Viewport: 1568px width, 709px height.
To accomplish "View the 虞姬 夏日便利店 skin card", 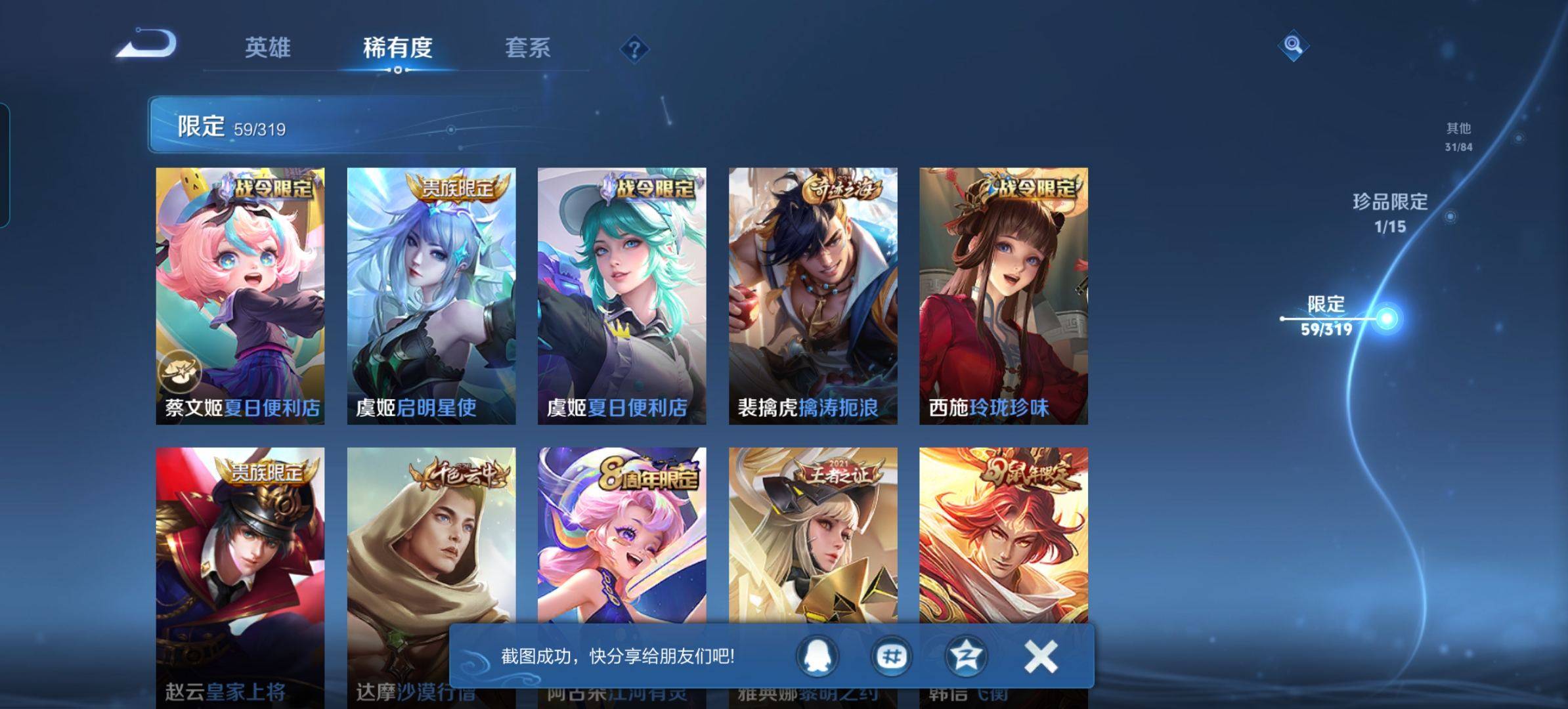I will pos(622,295).
